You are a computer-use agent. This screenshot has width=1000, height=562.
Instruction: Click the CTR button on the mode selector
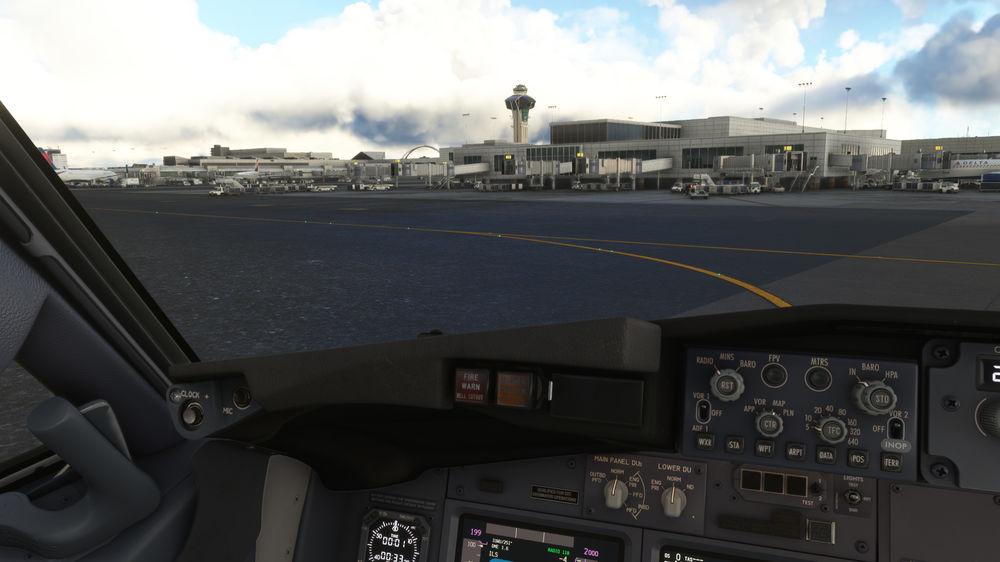tap(769, 424)
